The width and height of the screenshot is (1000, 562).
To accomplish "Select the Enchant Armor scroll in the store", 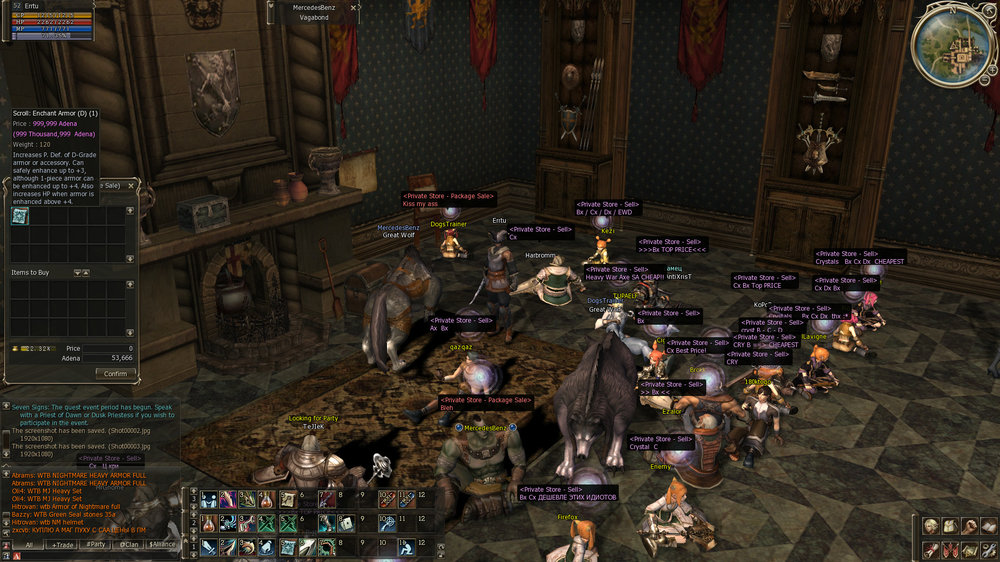I will 20,216.
